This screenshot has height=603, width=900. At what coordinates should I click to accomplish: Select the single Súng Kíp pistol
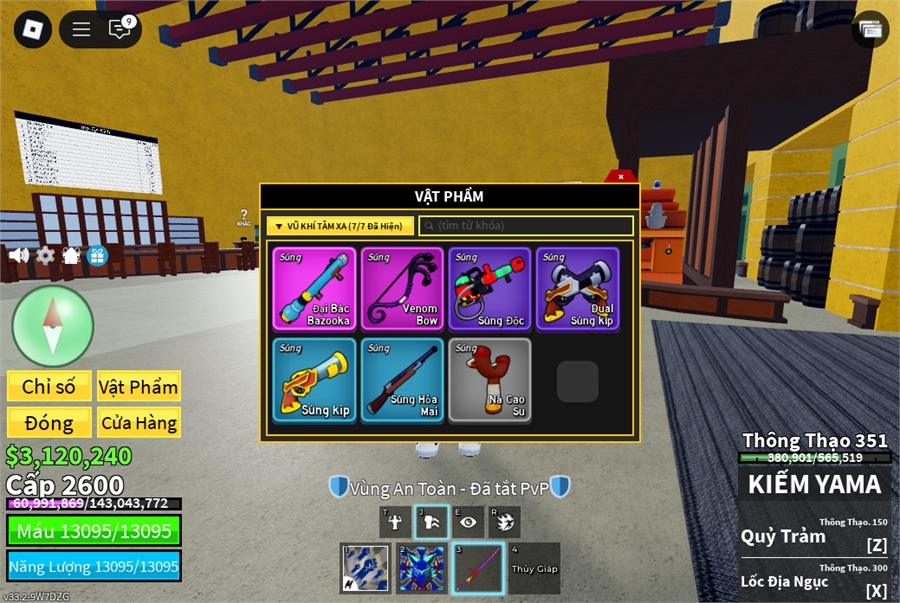pyautogui.click(x=313, y=380)
